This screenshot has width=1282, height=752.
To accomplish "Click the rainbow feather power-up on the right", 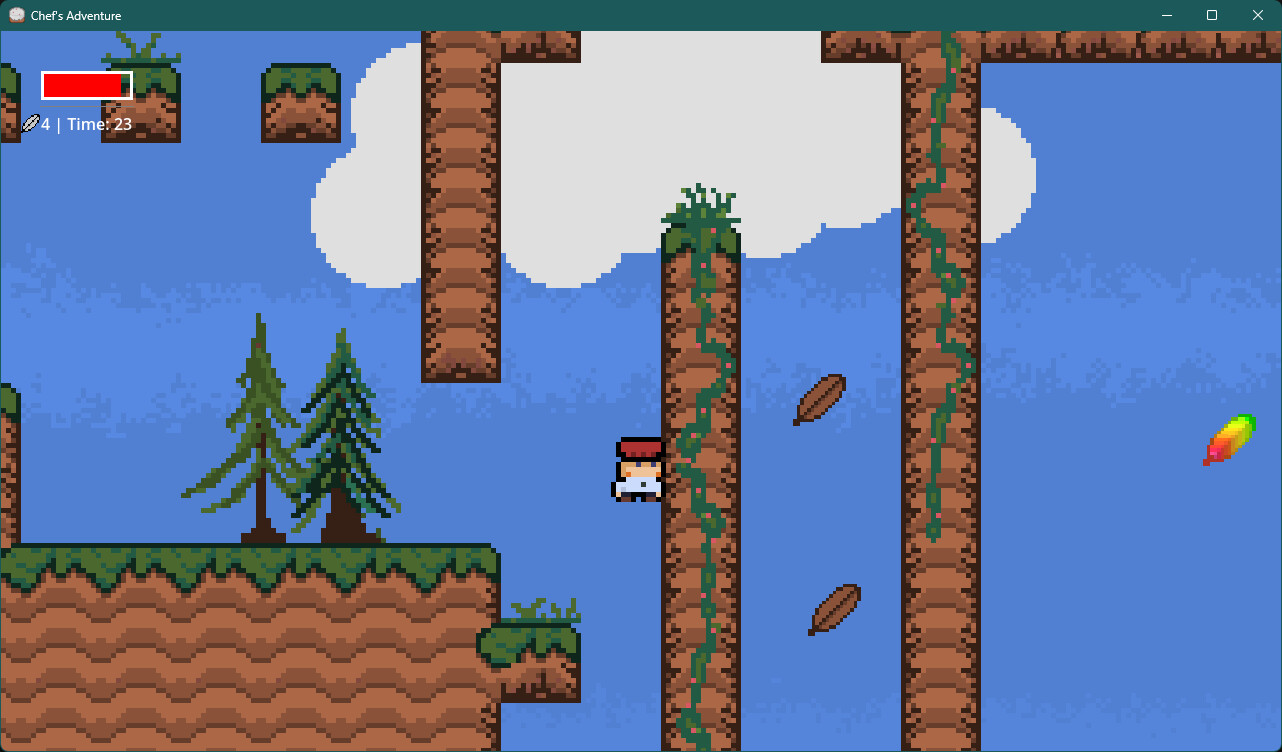I will 1228,440.
